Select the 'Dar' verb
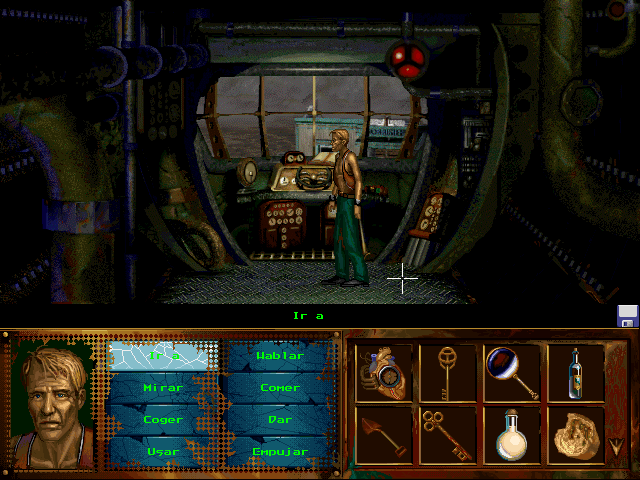Image resolution: width=640 pixels, height=480 pixels. click(279, 419)
